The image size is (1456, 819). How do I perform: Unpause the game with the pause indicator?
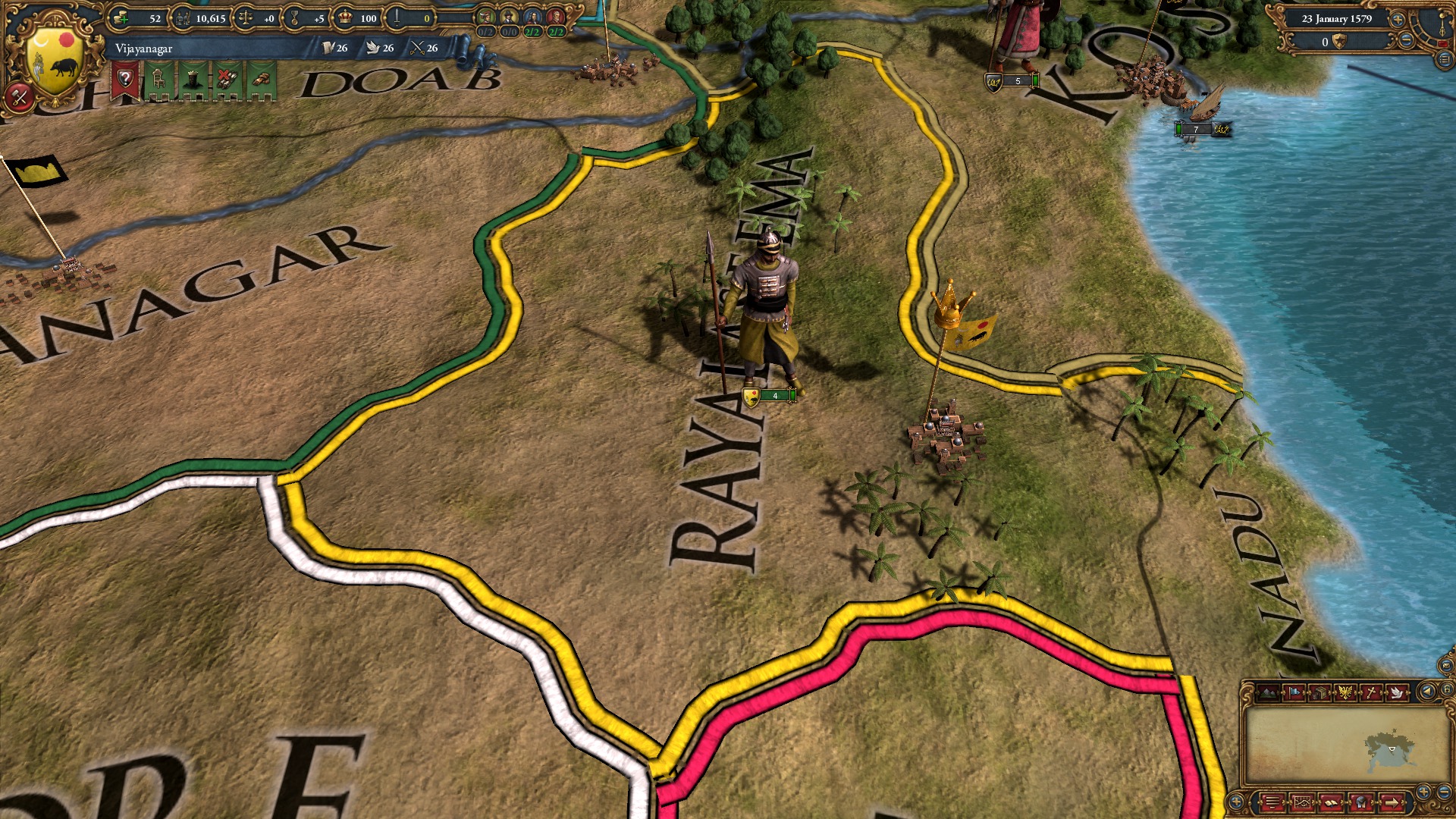pos(1443,43)
